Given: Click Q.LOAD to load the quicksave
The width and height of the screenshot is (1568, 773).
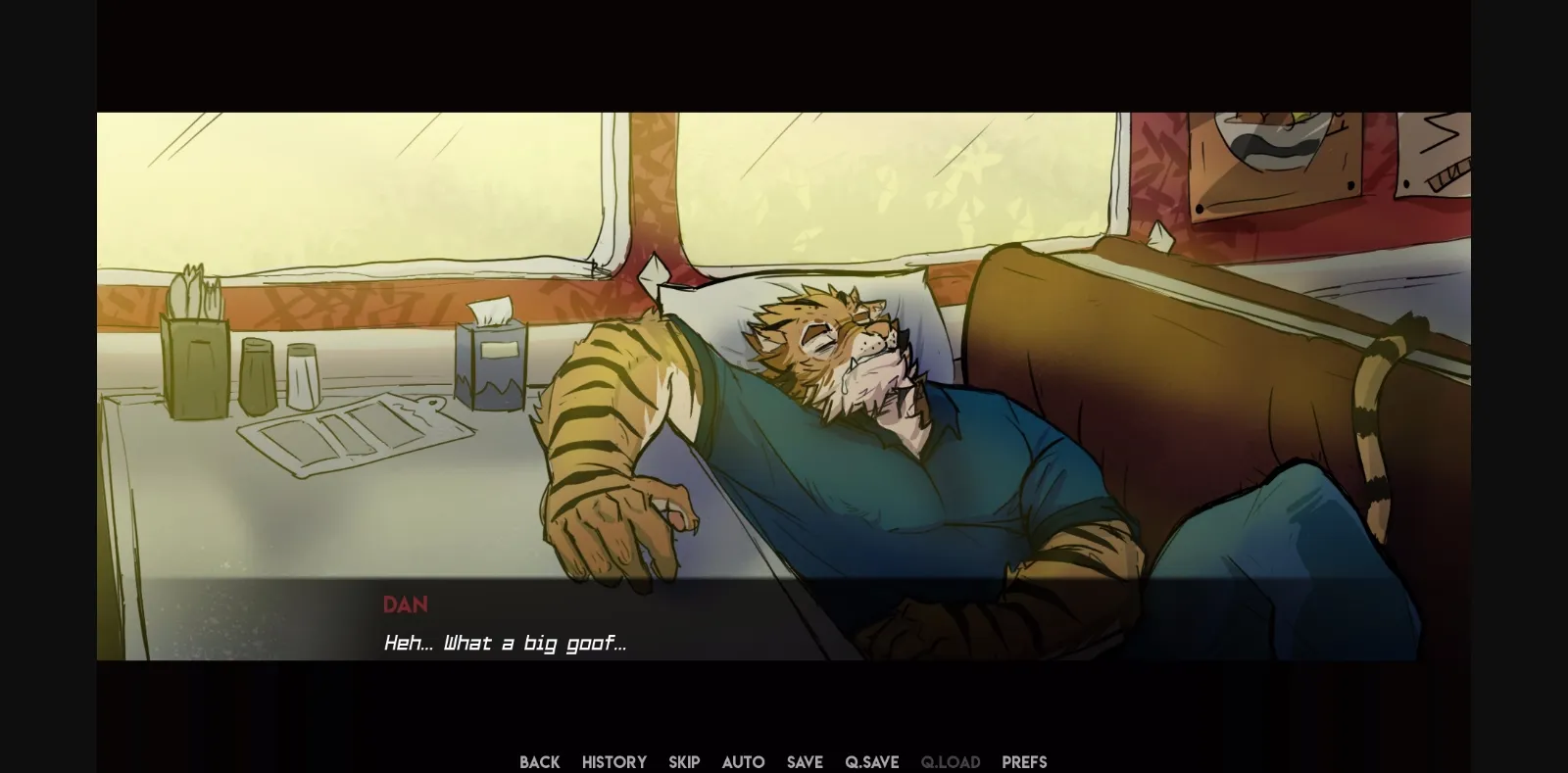Looking at the screenshot, I should coord(950,761).
